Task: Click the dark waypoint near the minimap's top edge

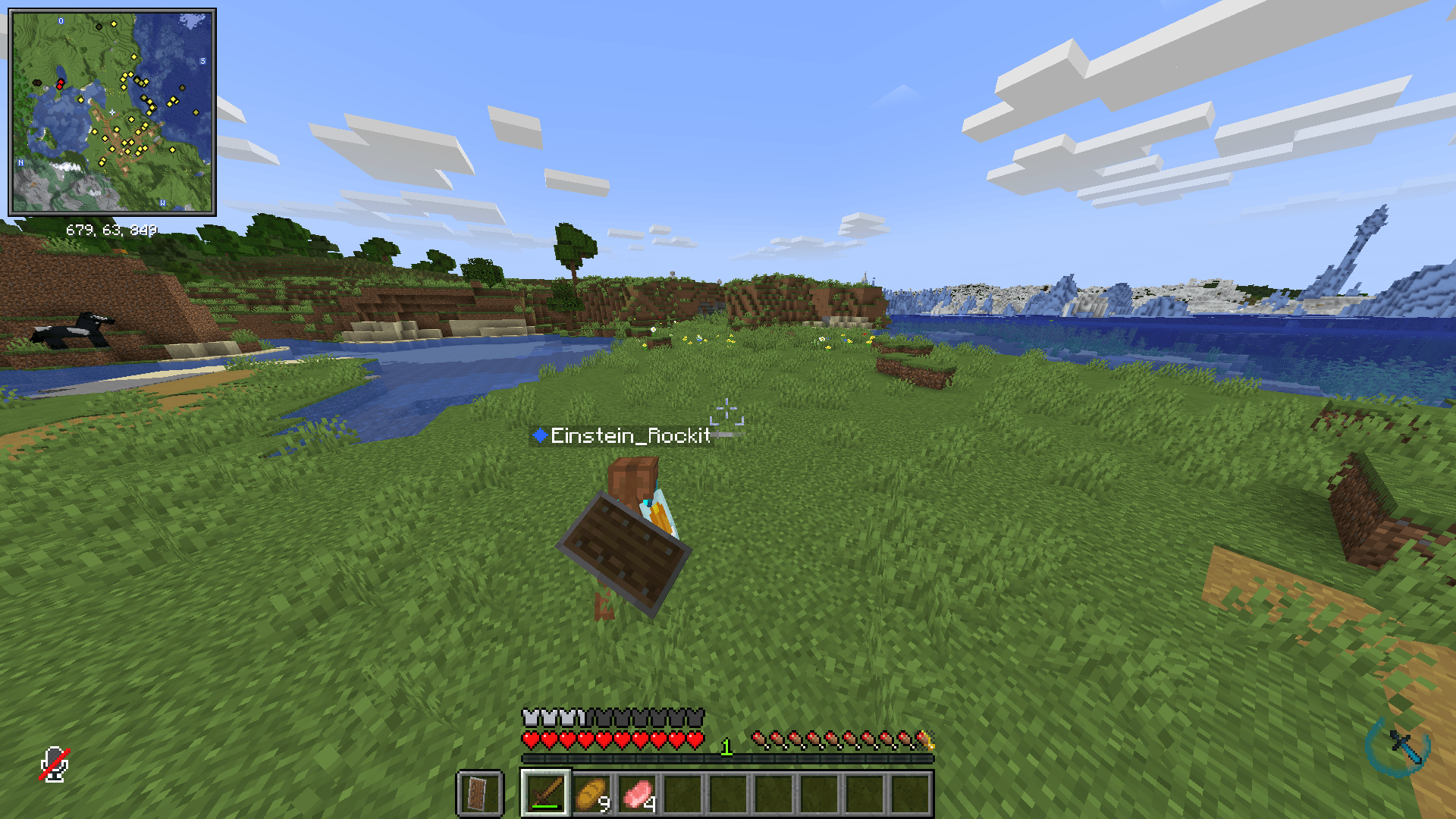Action: (99, 27)
